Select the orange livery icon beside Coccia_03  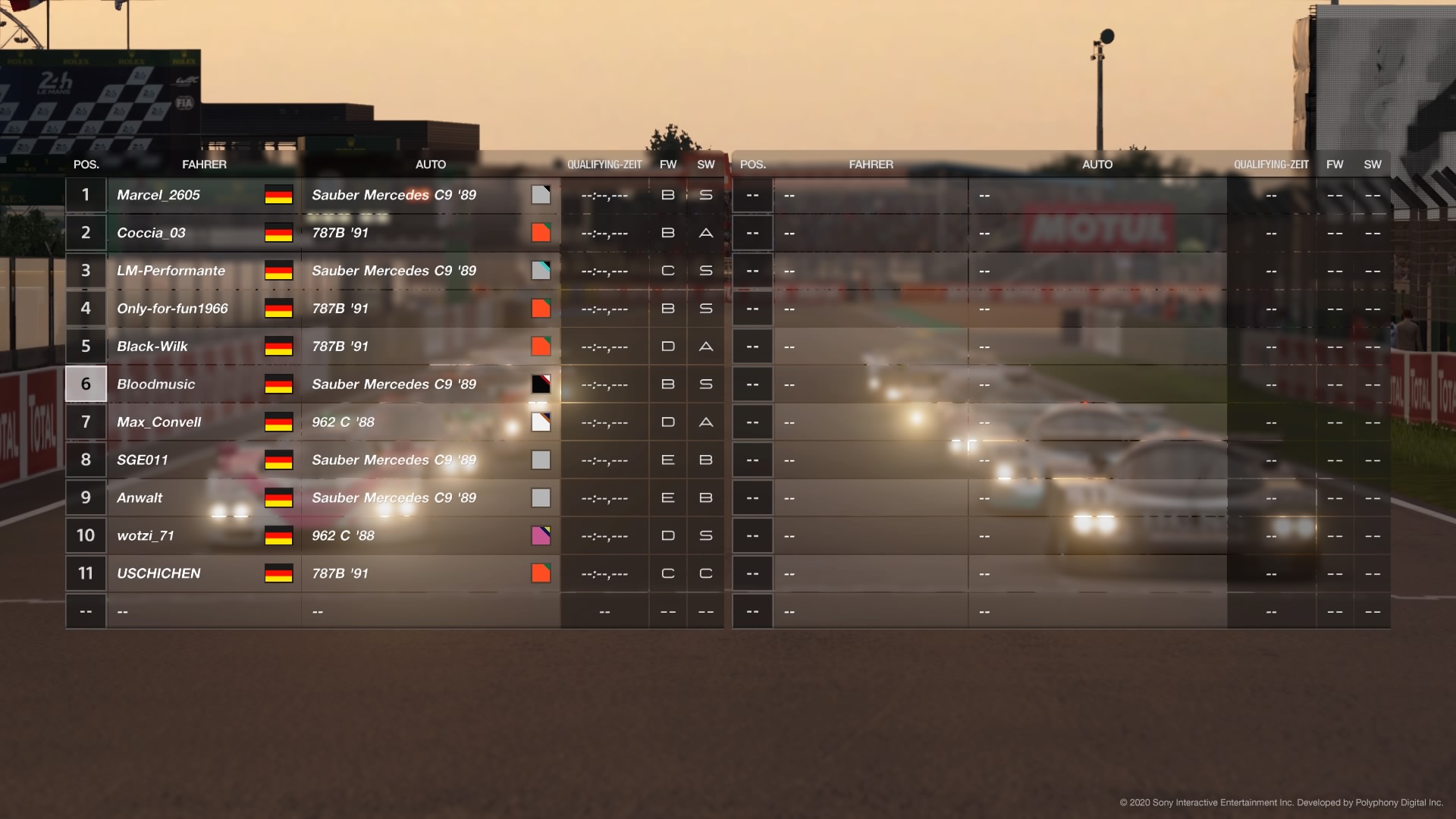(541, 232)
